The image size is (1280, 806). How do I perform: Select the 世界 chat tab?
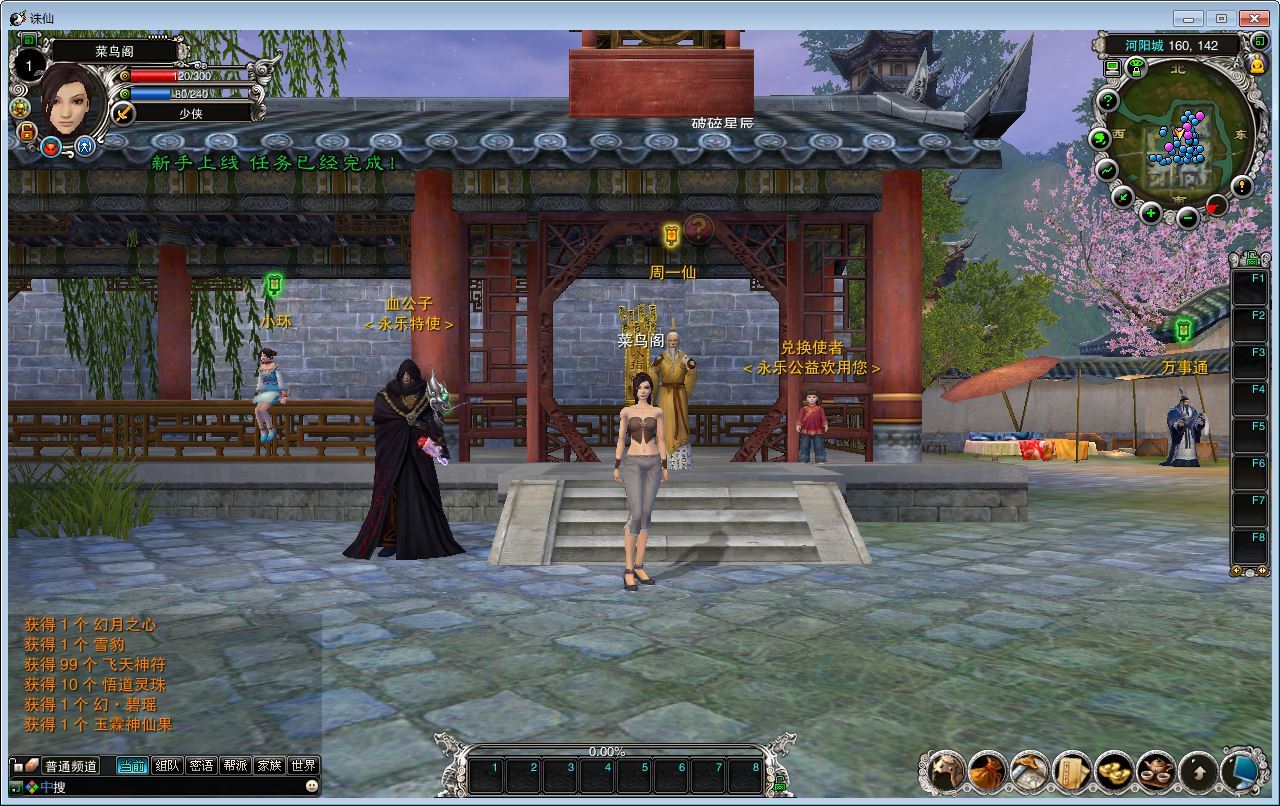303,766
